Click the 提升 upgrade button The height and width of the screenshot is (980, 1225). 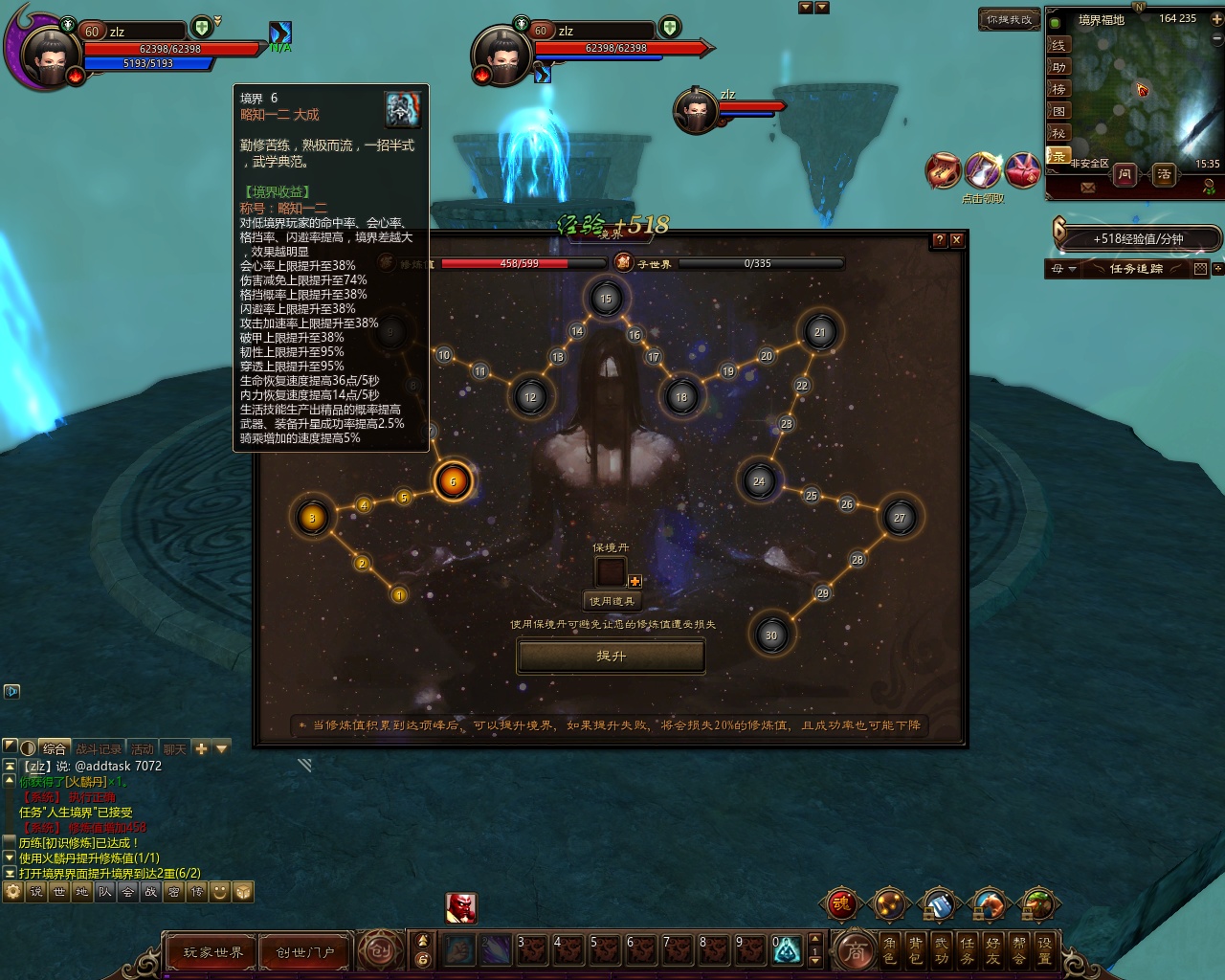[x=611, y=657]
